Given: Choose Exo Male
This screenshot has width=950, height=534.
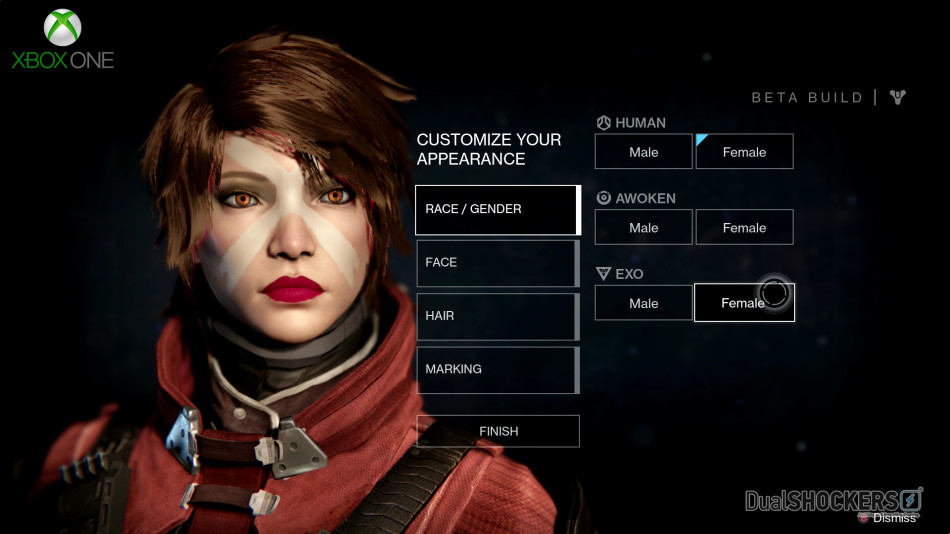Looking at the screenshot, I should (643, 303).
